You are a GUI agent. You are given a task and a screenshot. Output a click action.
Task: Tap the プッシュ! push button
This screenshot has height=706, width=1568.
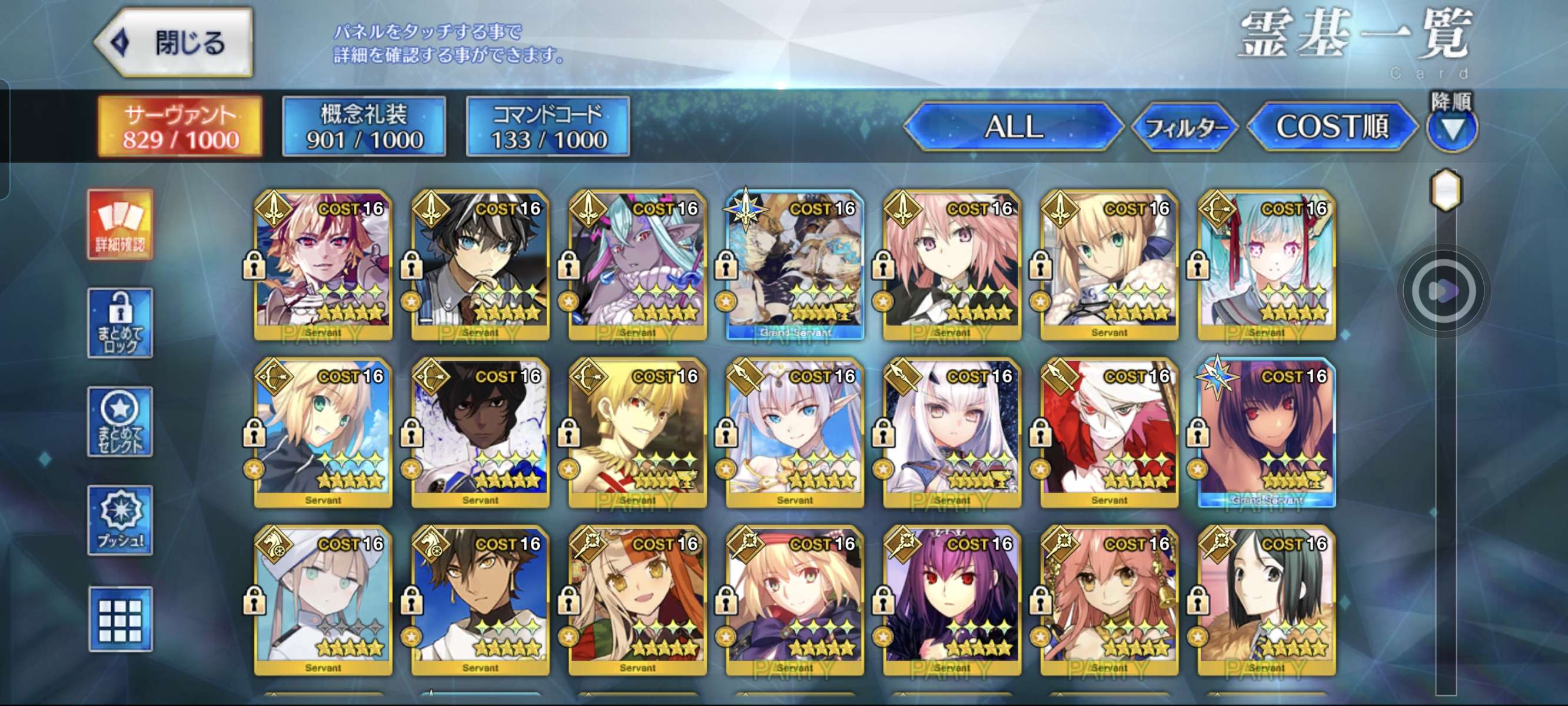(120, 520)
